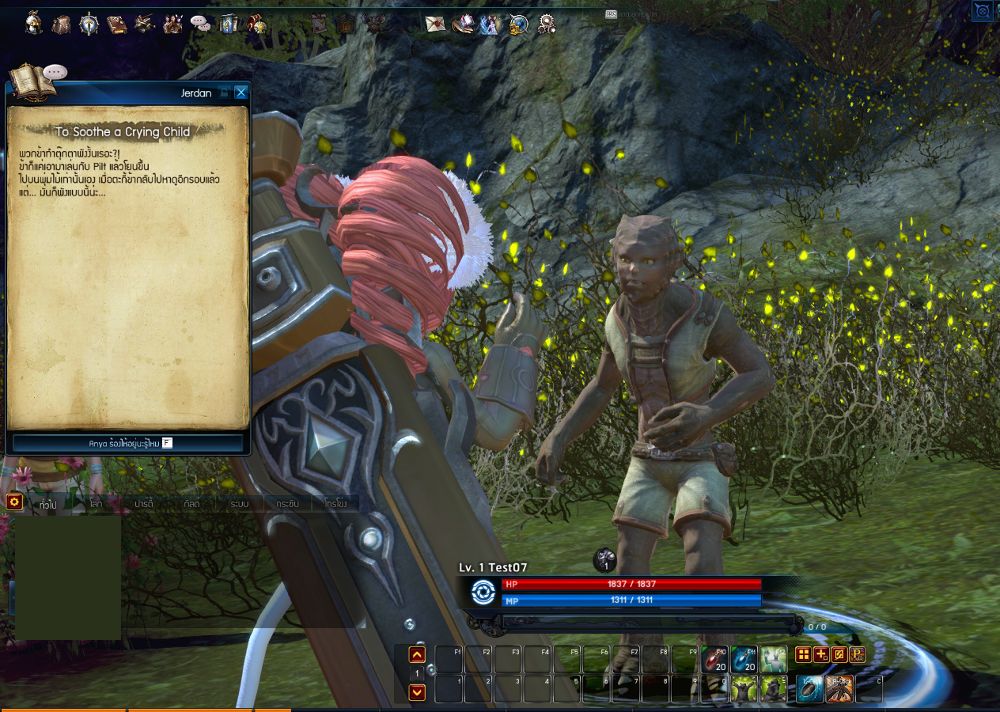The image size is (1000, 712).
Task: Open the mail envelope icon
Action: click(436, 23)
